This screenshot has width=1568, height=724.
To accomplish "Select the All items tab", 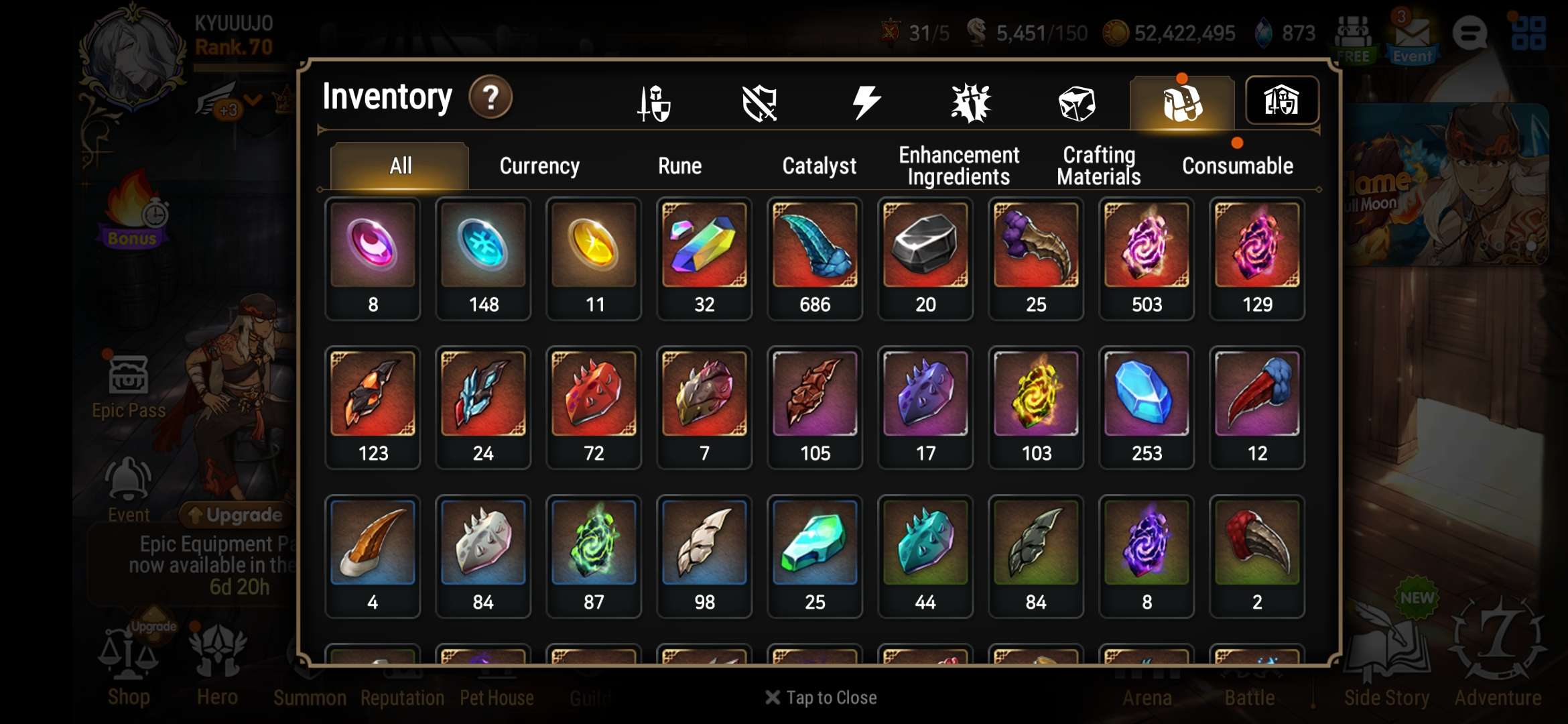I will 400,166.
